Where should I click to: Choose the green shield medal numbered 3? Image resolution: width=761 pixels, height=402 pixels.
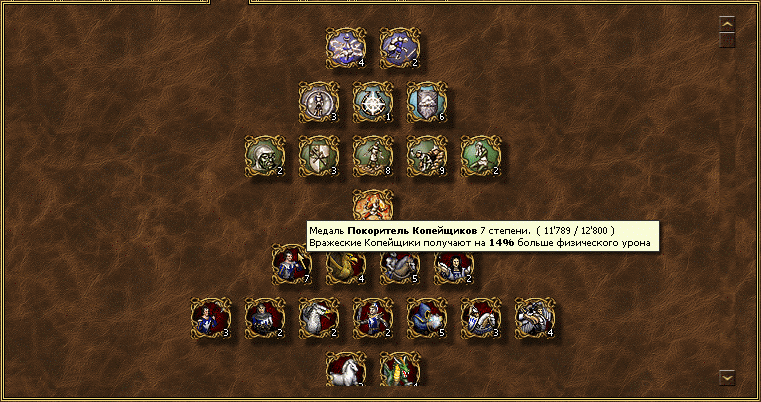[x=319, y=155]
